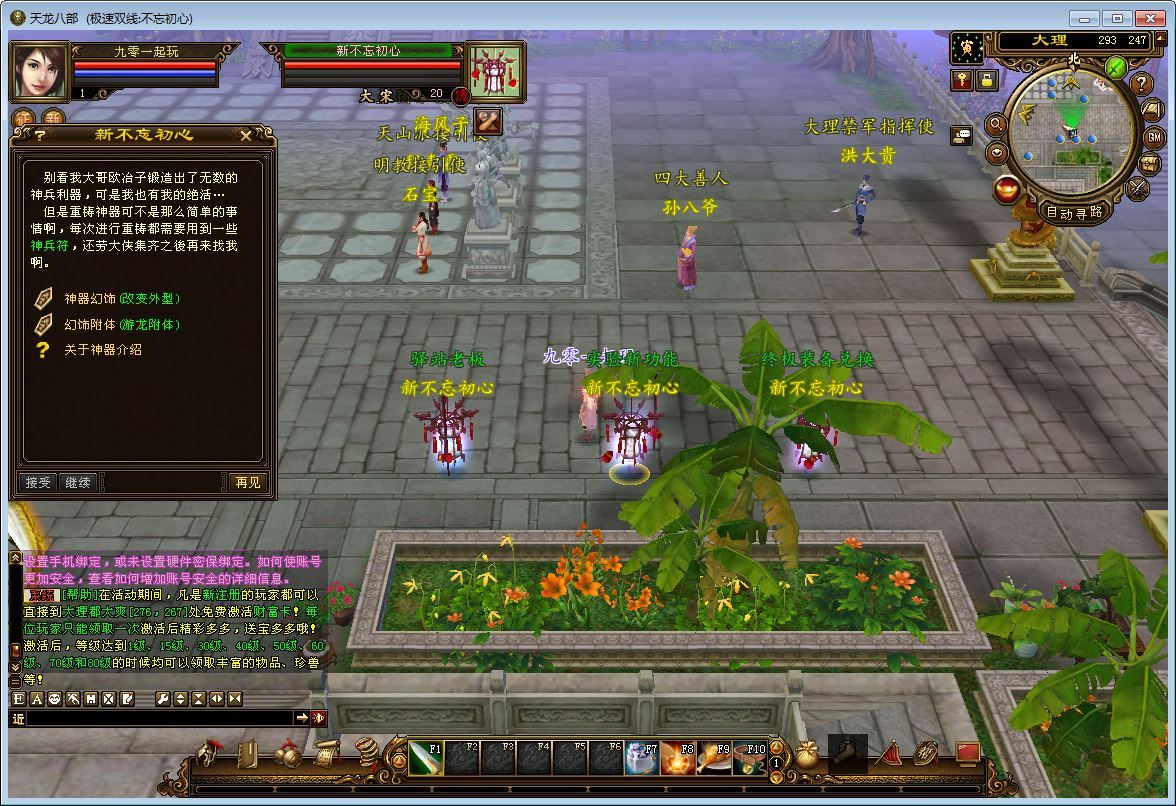
Task: Open the GM button beside the minimap
Action: click(x=1154, y=137)
